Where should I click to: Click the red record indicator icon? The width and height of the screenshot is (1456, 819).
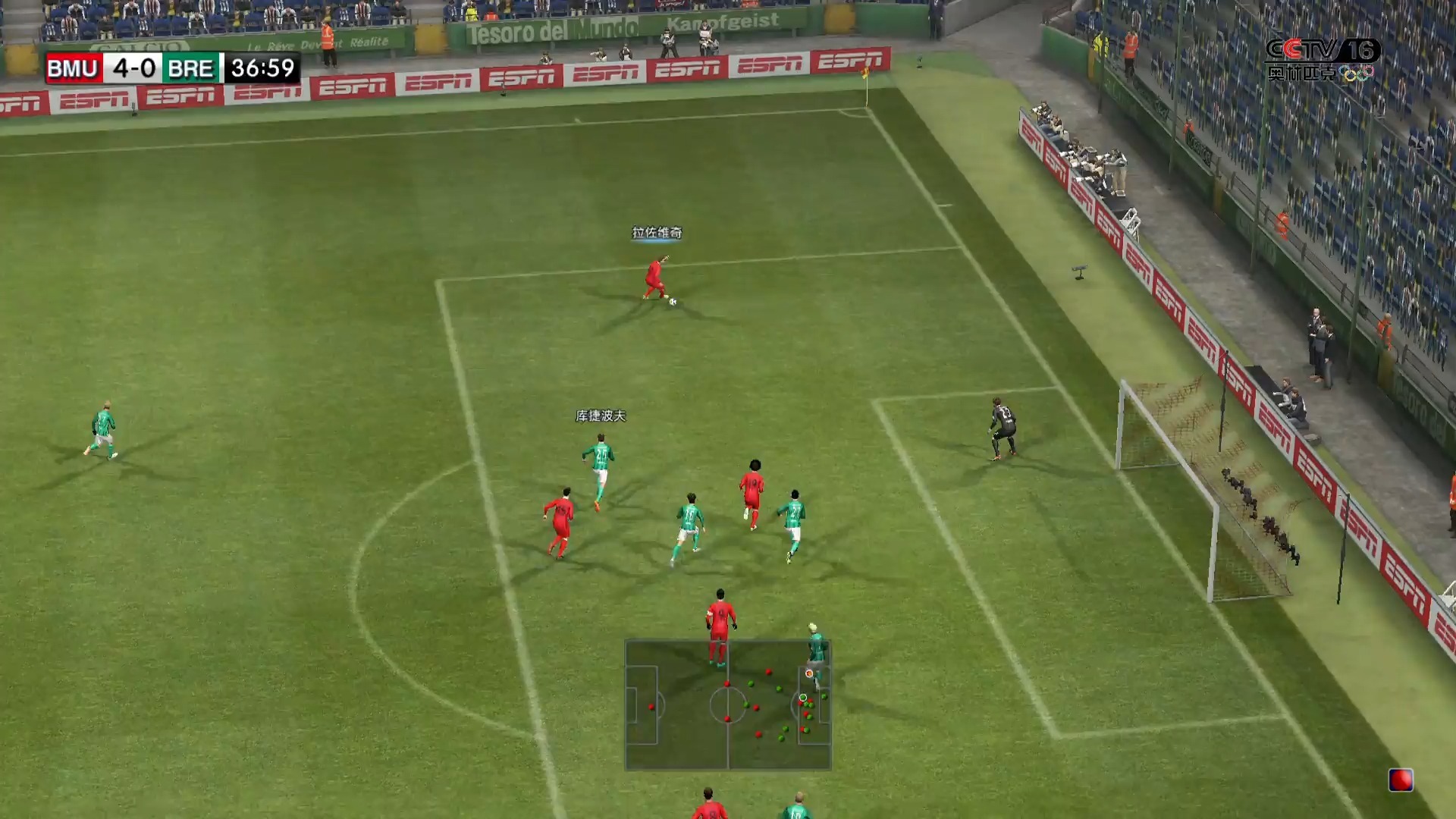1400,780
